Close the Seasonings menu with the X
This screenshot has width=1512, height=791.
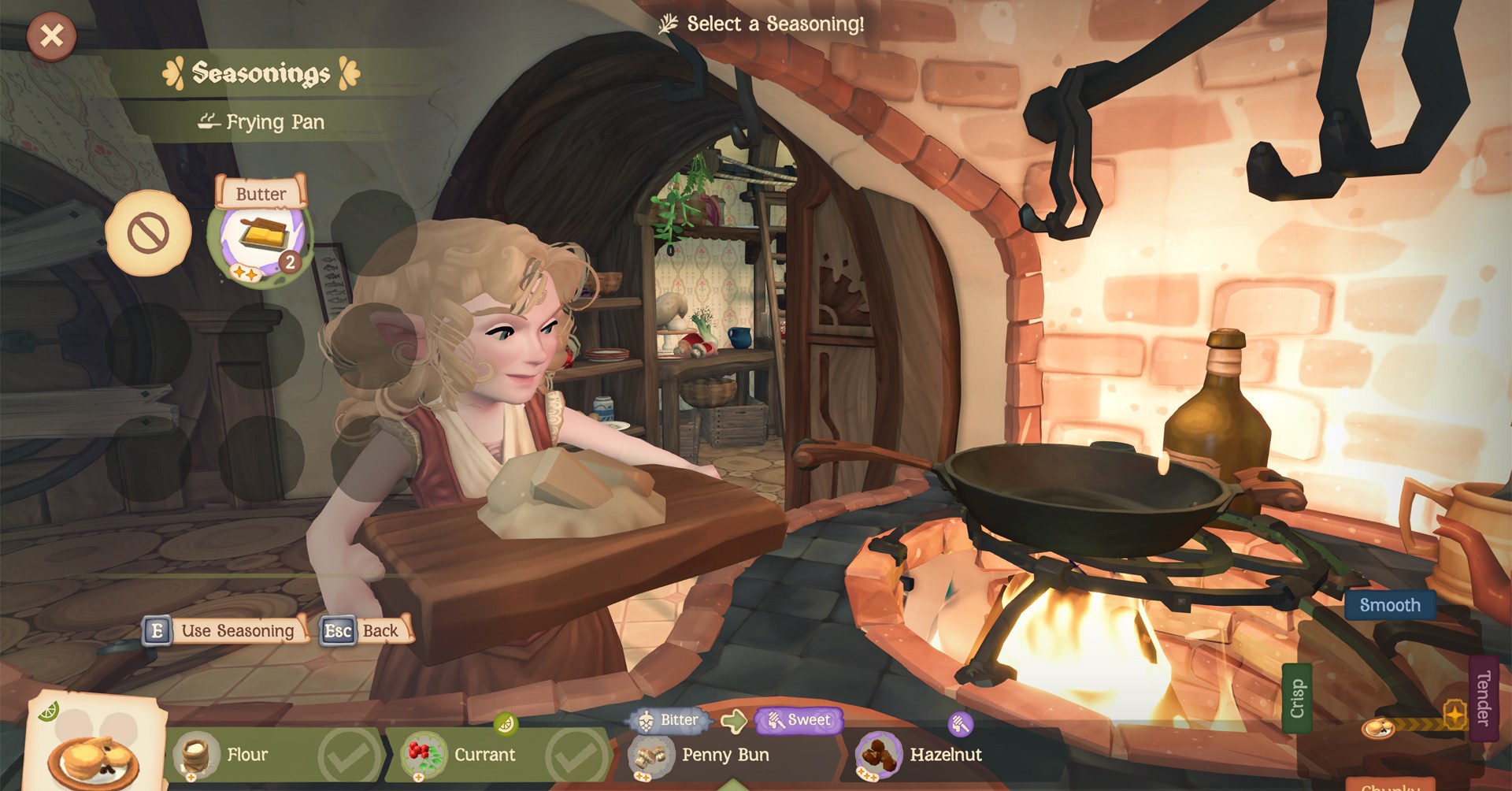(51, 35)
